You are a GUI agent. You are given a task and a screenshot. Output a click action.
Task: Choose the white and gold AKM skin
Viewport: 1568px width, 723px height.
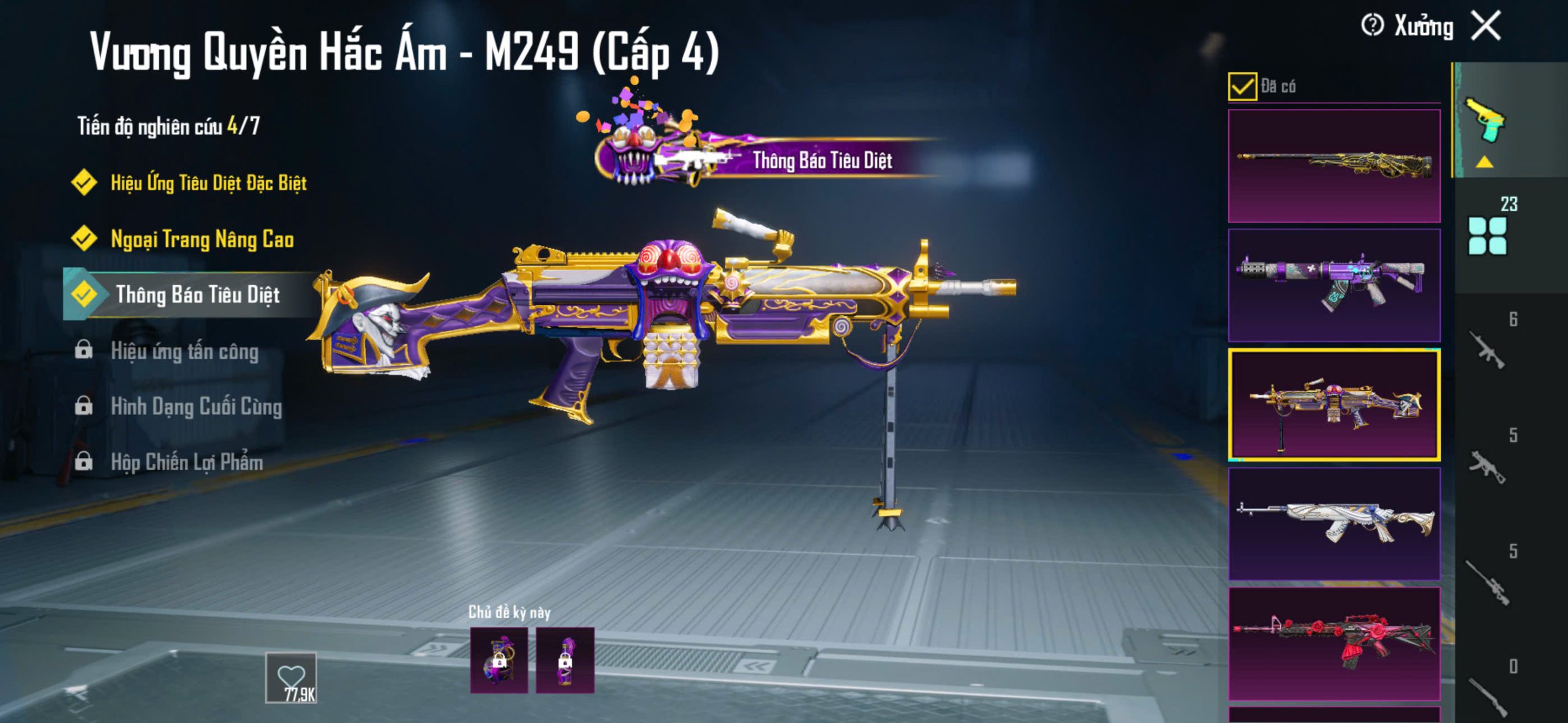1334,523
